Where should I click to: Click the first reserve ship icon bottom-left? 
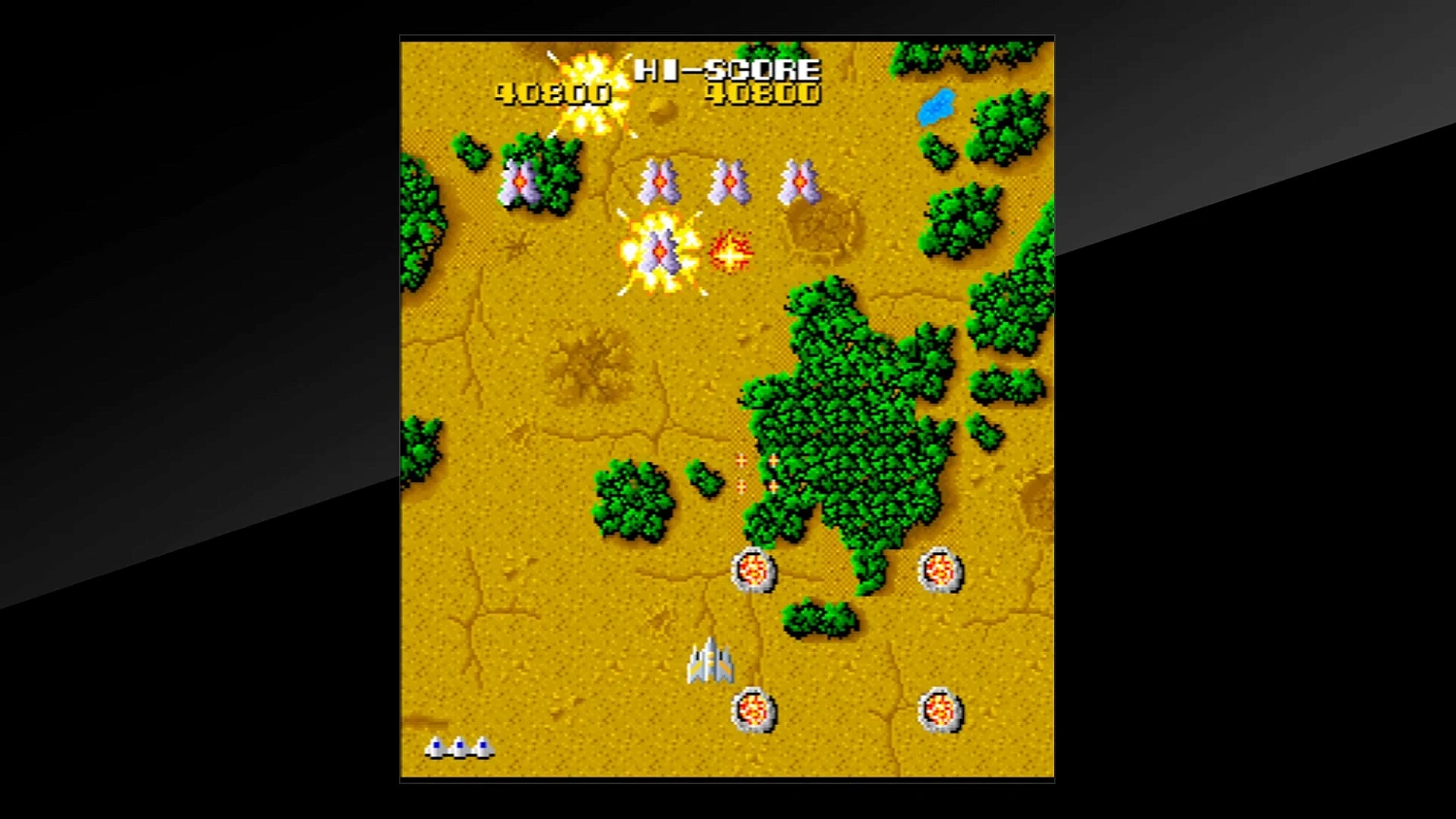coord(434,747)
